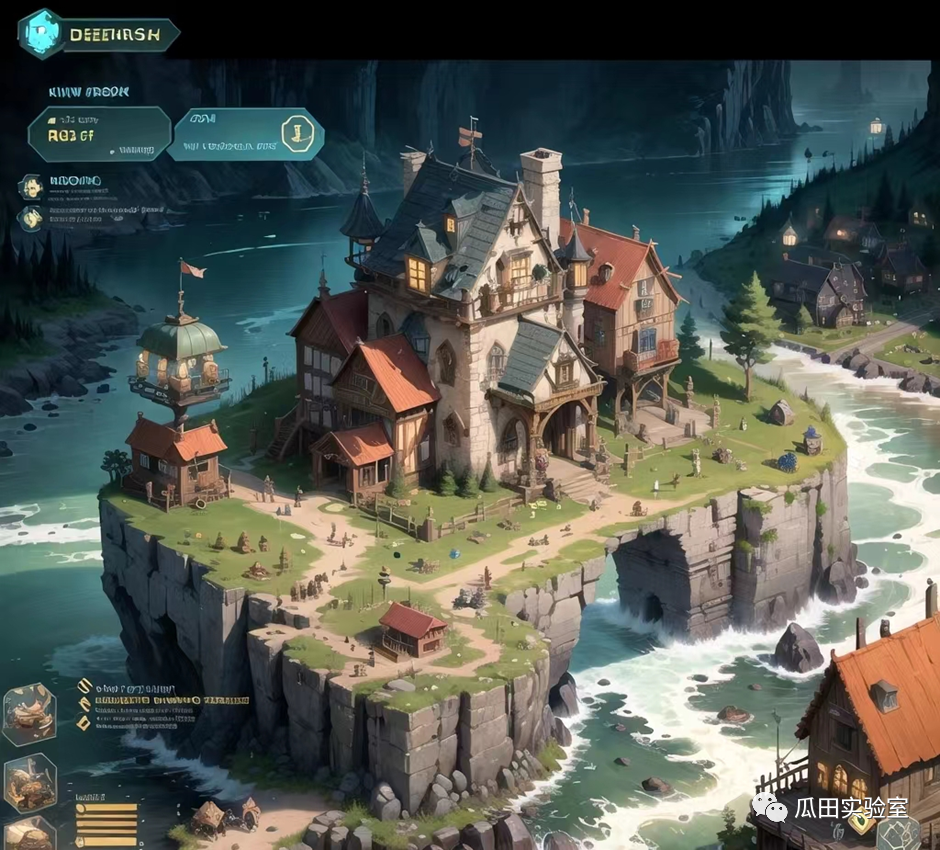Choose the upper round character portrait
The height and width of the screenshot is (850, 940).
click(x=31, y=186)
